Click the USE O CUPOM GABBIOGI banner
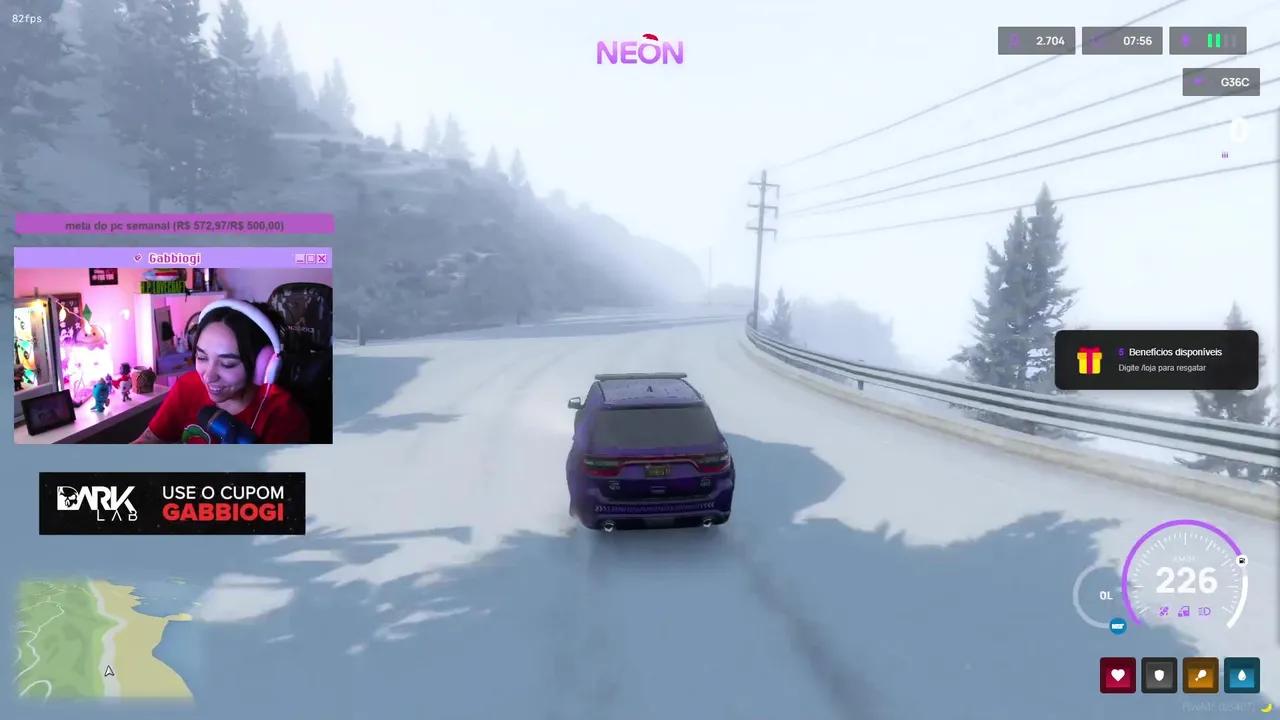This screenshot has width=1280, height=720. point(172,503)
